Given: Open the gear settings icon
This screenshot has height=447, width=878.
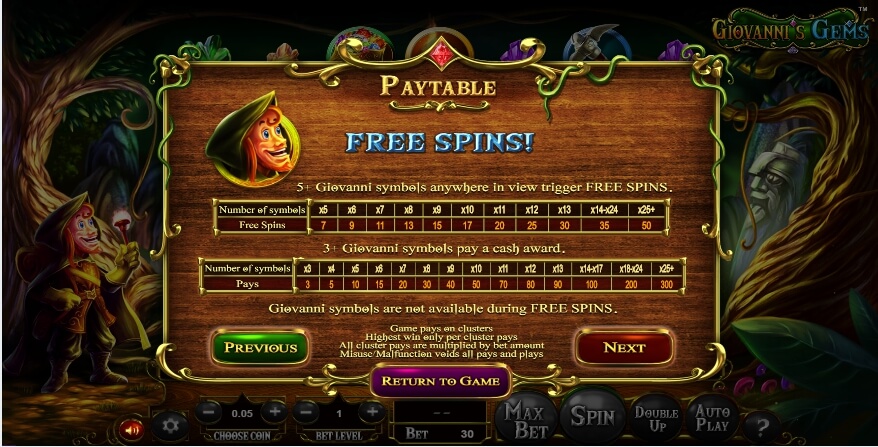Looking at the screenshot, I should pyautogui.click(x=170, y=424).
